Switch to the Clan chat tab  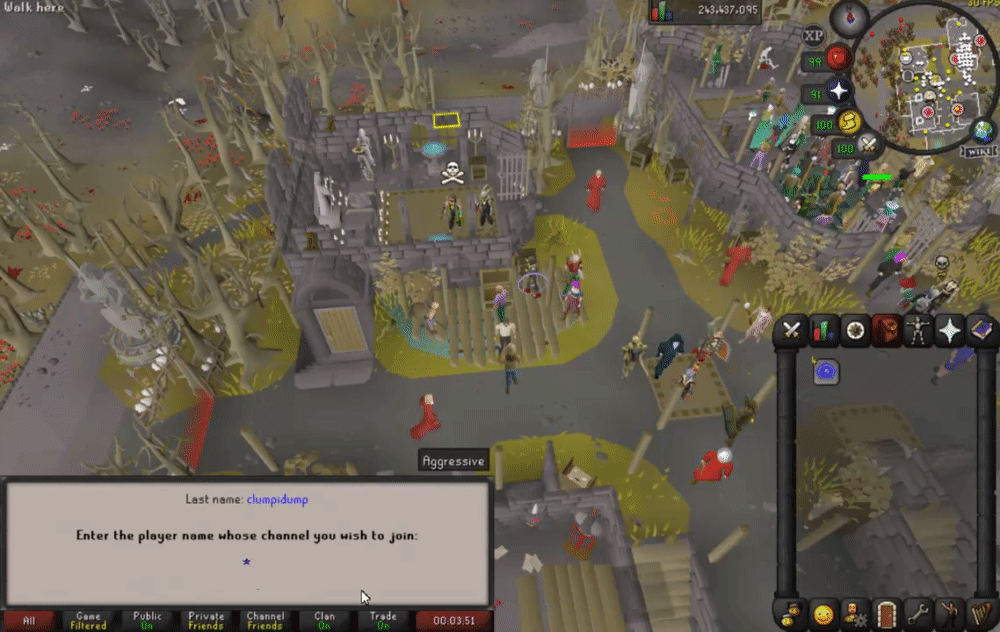324,621
